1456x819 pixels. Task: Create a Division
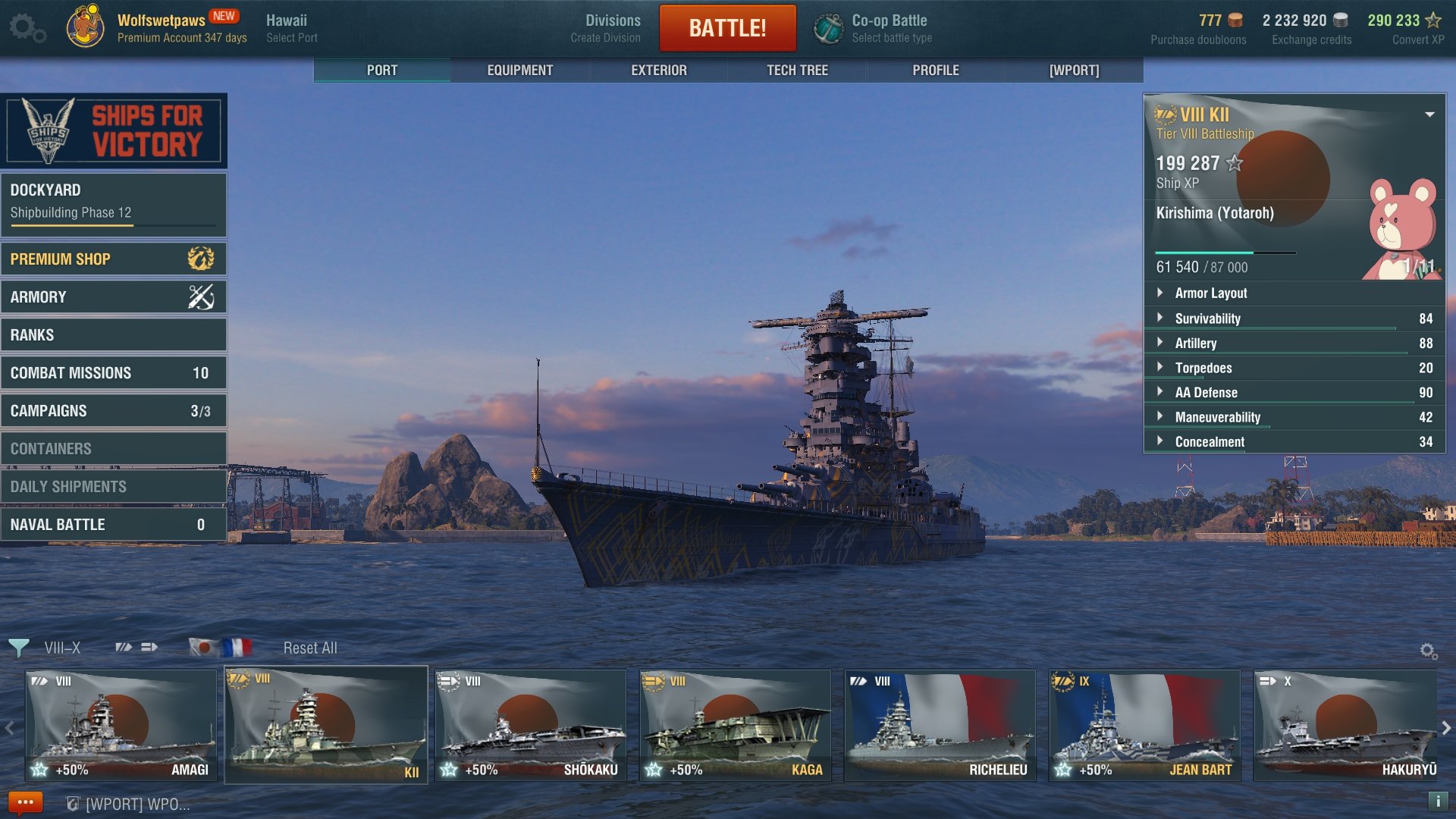[612, 28]
